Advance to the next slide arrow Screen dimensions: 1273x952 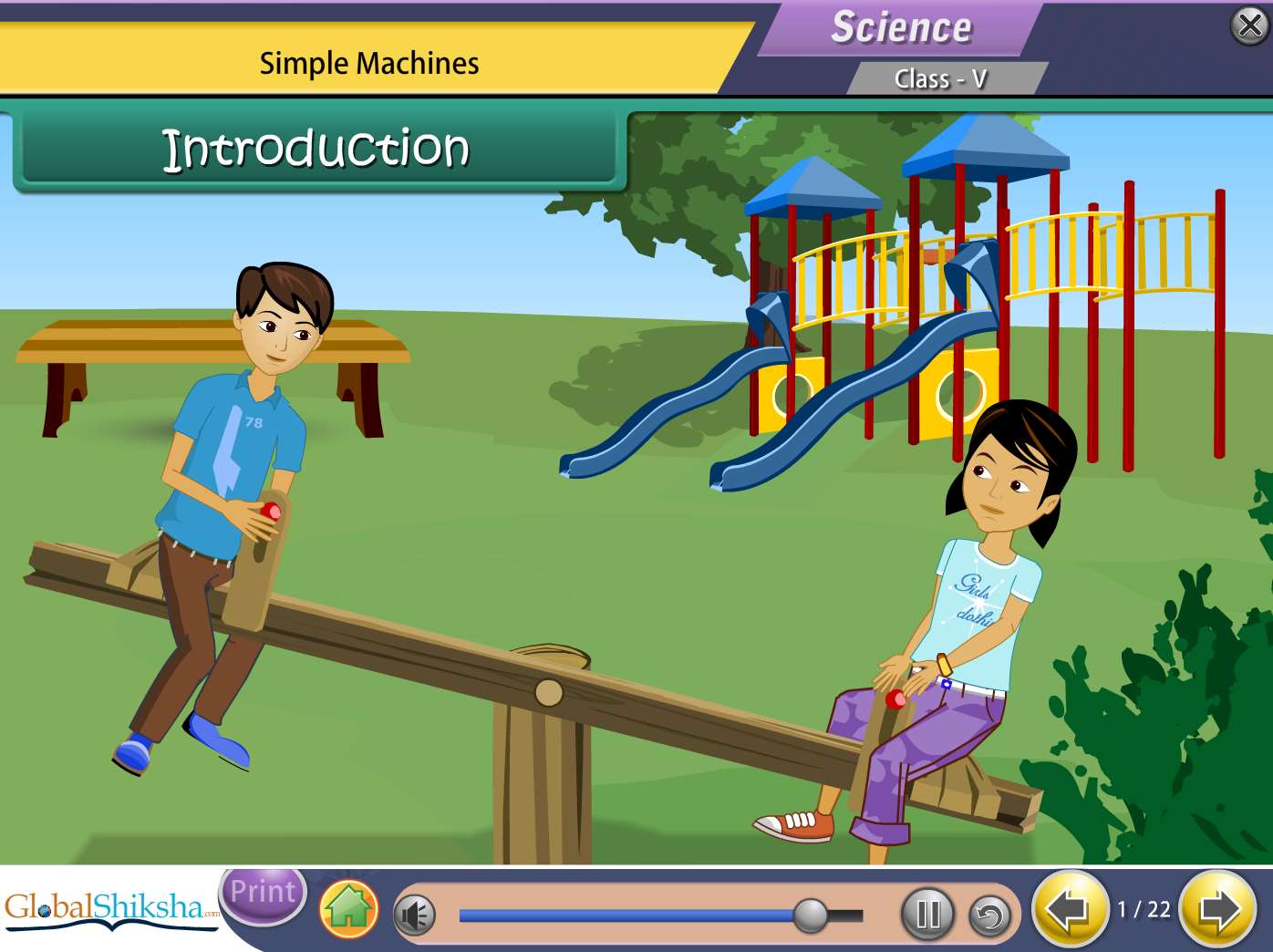1218,909
